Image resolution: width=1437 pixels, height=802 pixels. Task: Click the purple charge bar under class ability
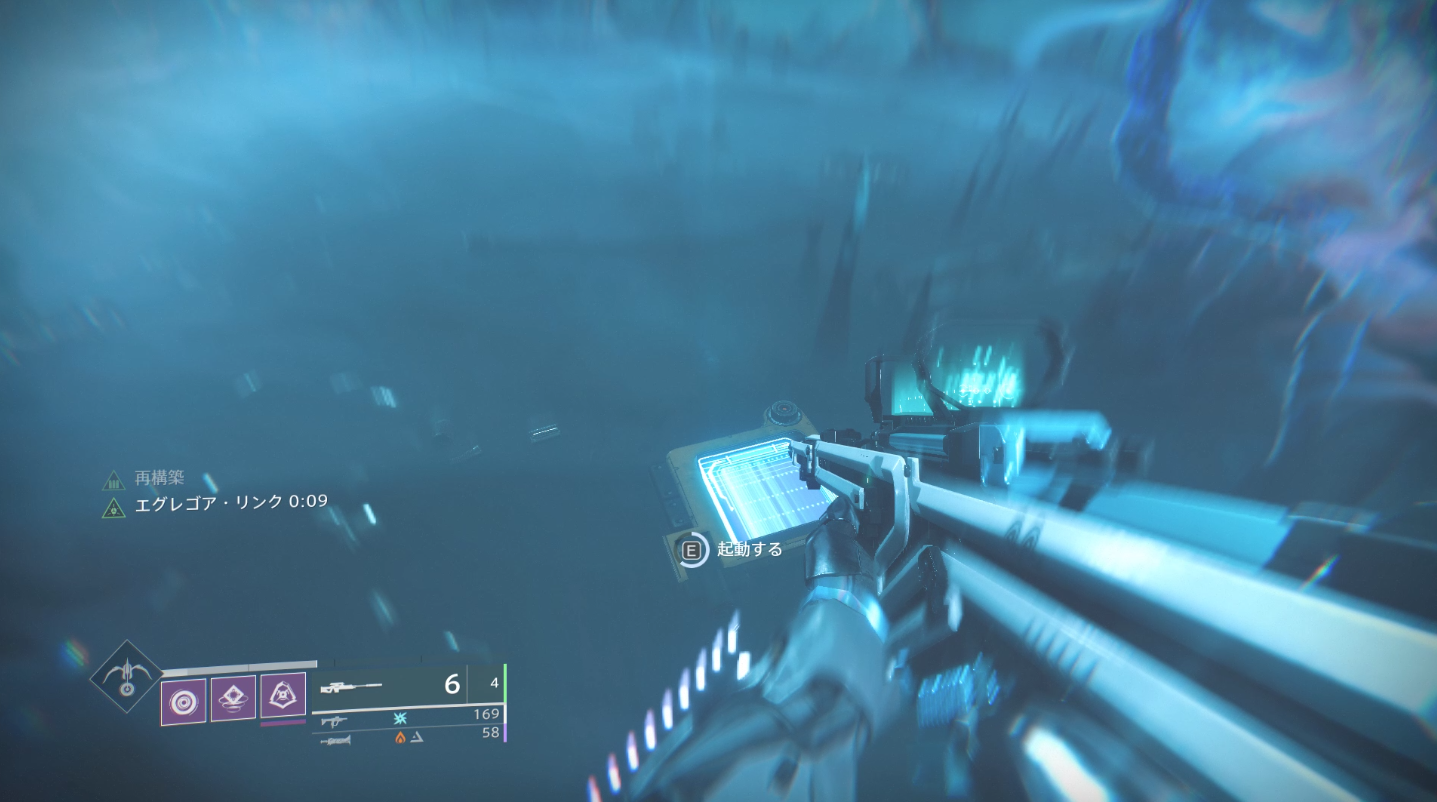[282, 722]
